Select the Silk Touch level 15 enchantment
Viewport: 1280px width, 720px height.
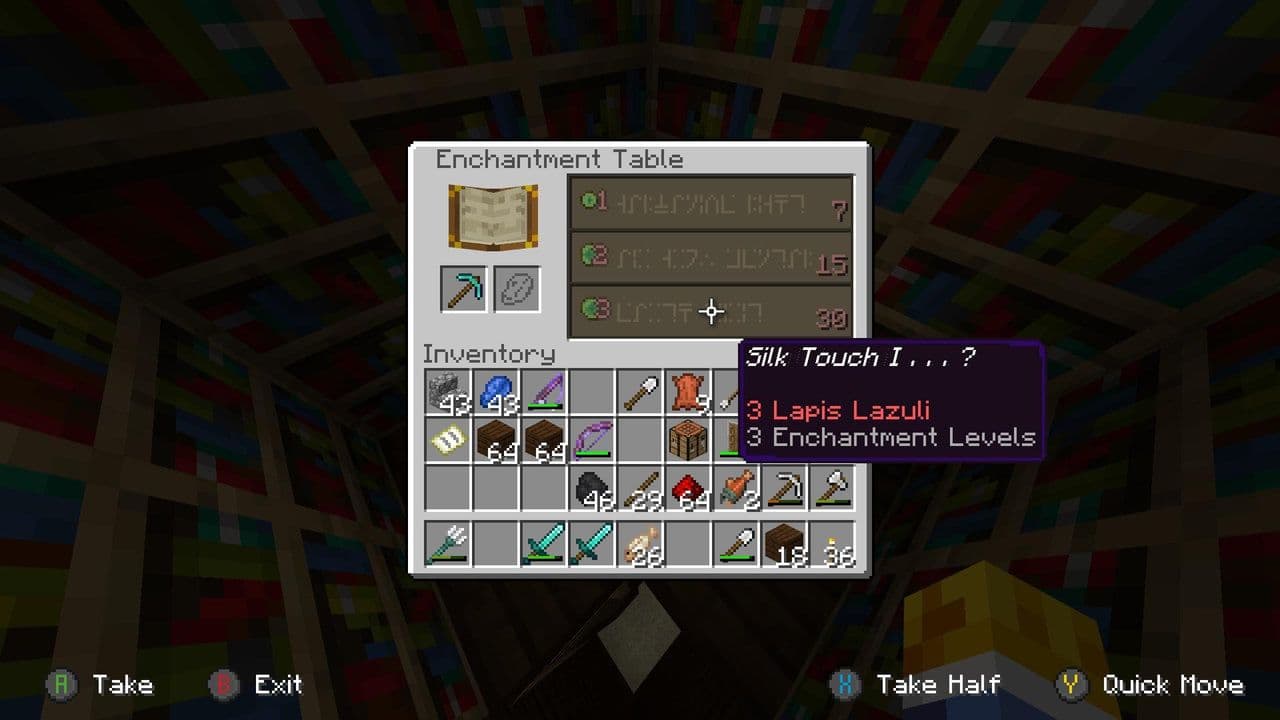[711, 256]
